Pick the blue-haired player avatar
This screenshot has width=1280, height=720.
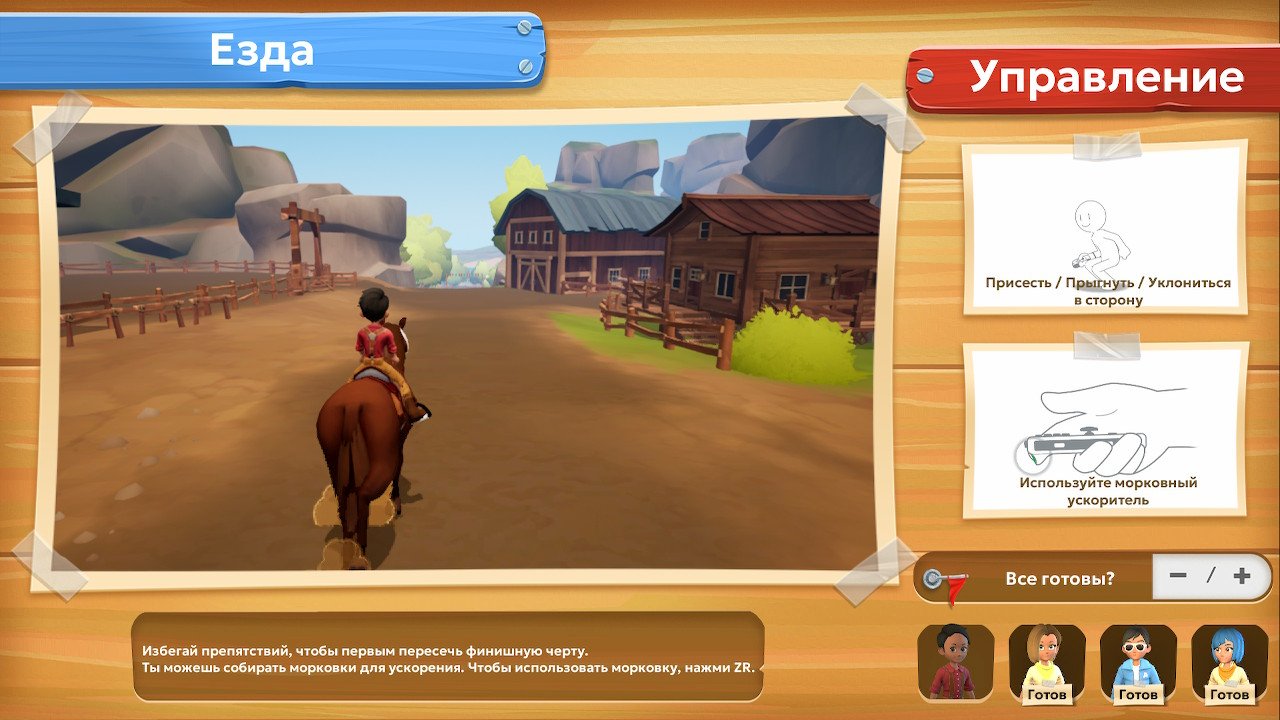tap(1229, 662)
